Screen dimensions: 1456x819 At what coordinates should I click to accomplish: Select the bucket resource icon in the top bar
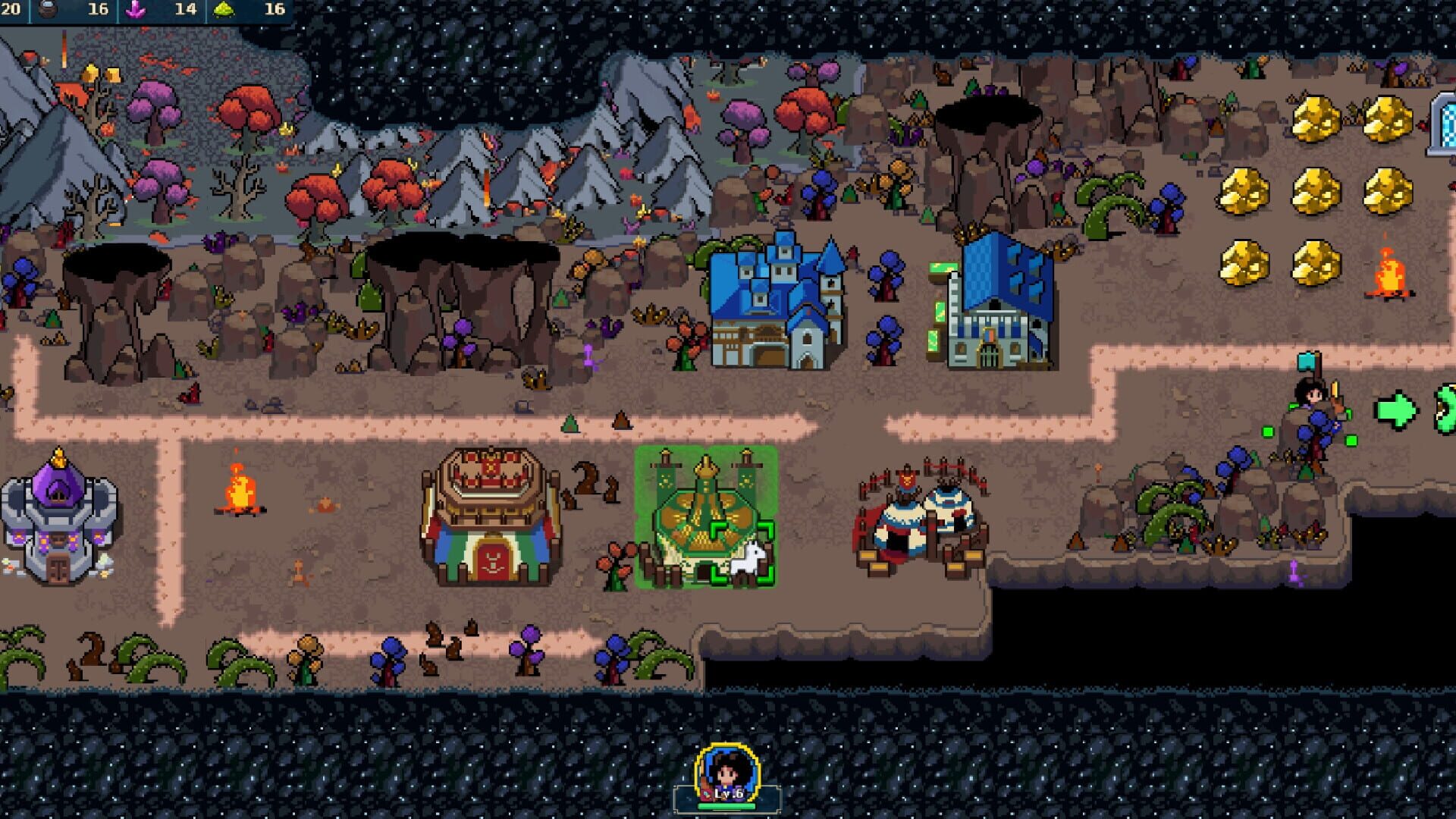pyautogui.click(x=45, y=10)
